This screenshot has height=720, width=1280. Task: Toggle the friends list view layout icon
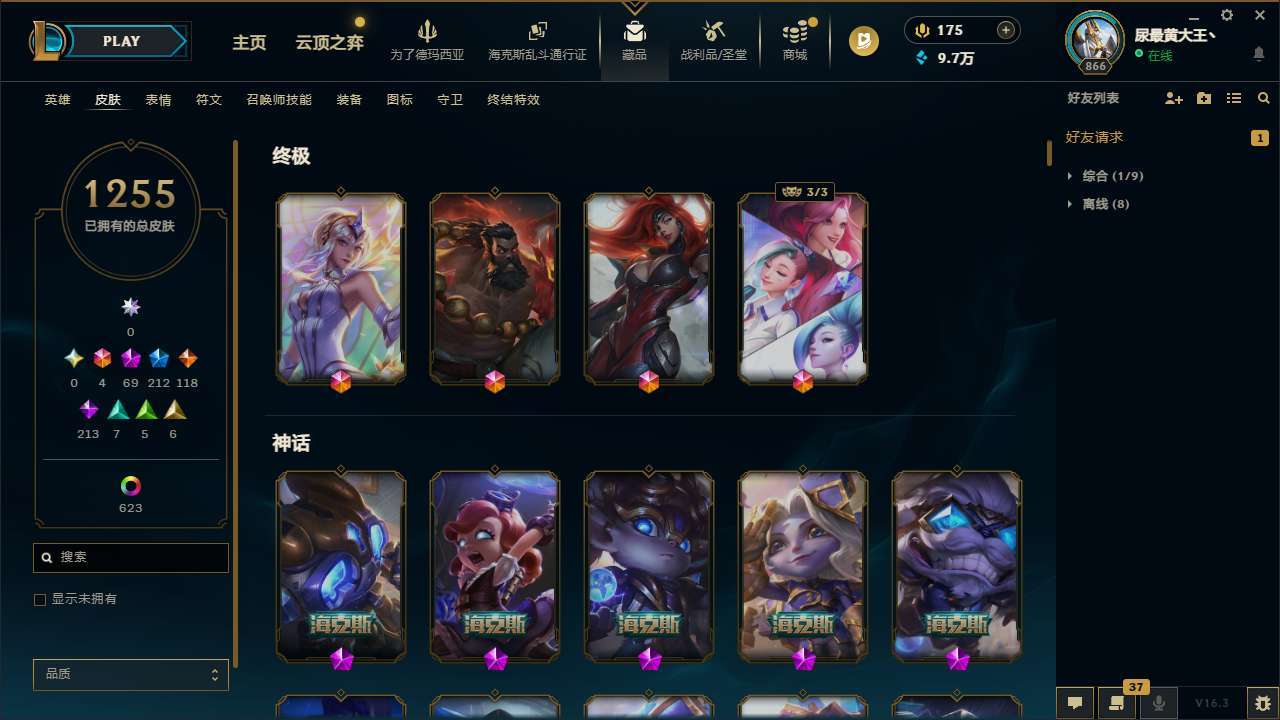1234,98
